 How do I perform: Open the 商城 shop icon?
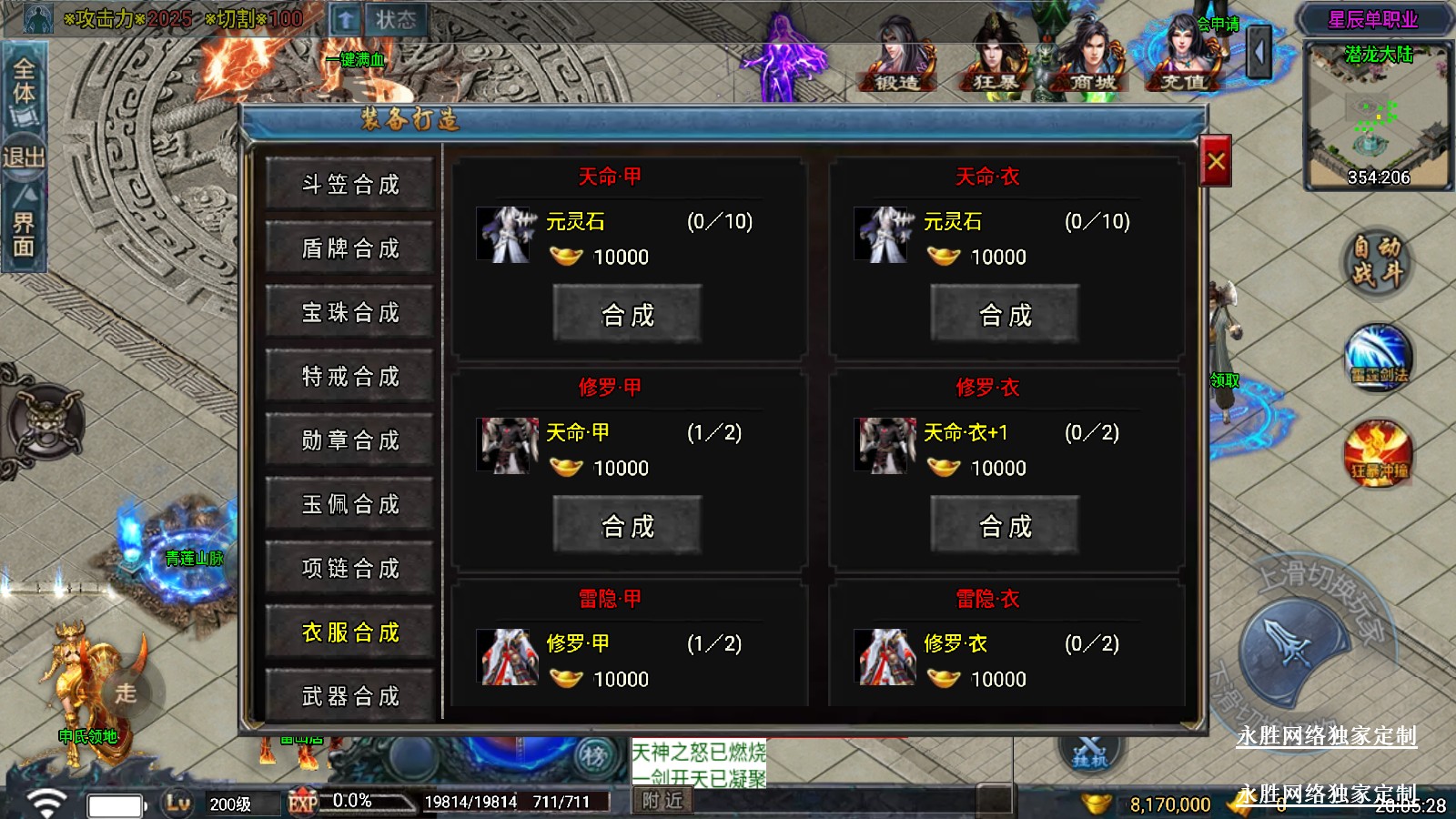1090,59
